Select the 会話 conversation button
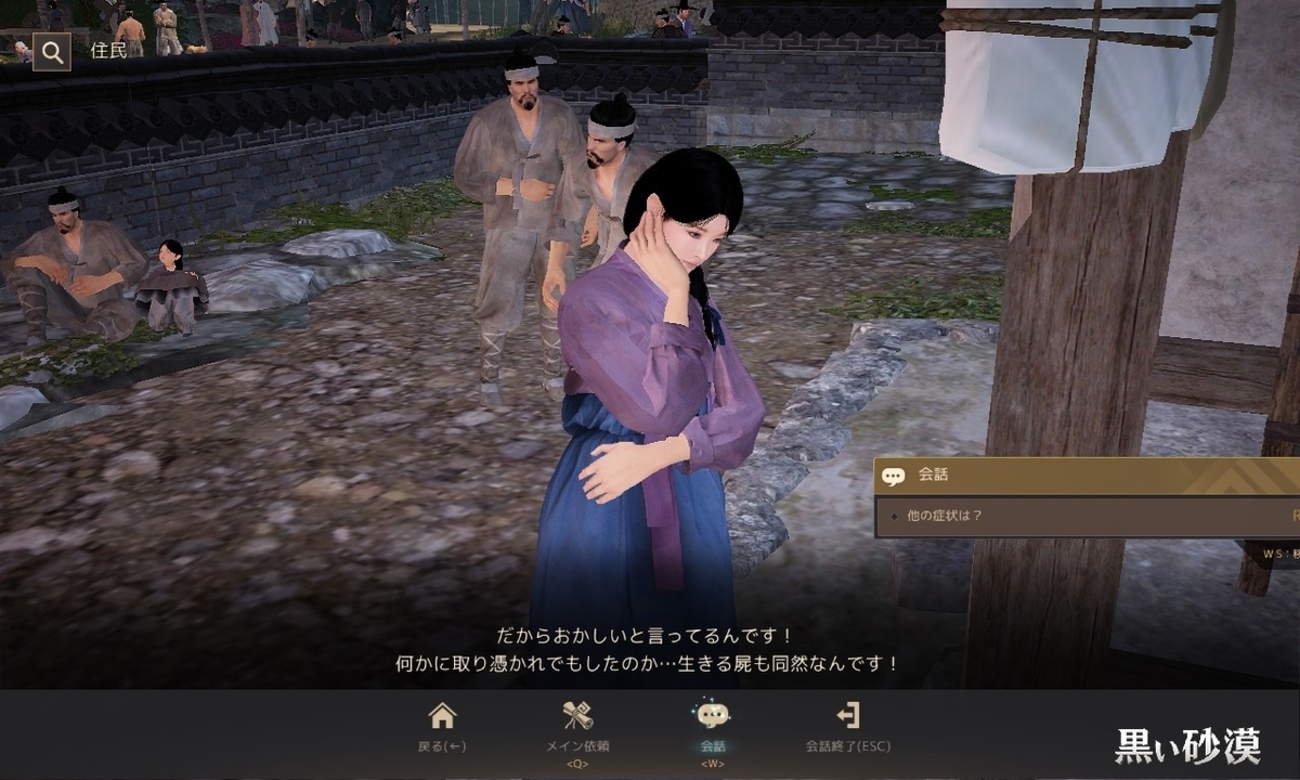The height and width of the screenshot is (780, 1300). tap(712, 726)
